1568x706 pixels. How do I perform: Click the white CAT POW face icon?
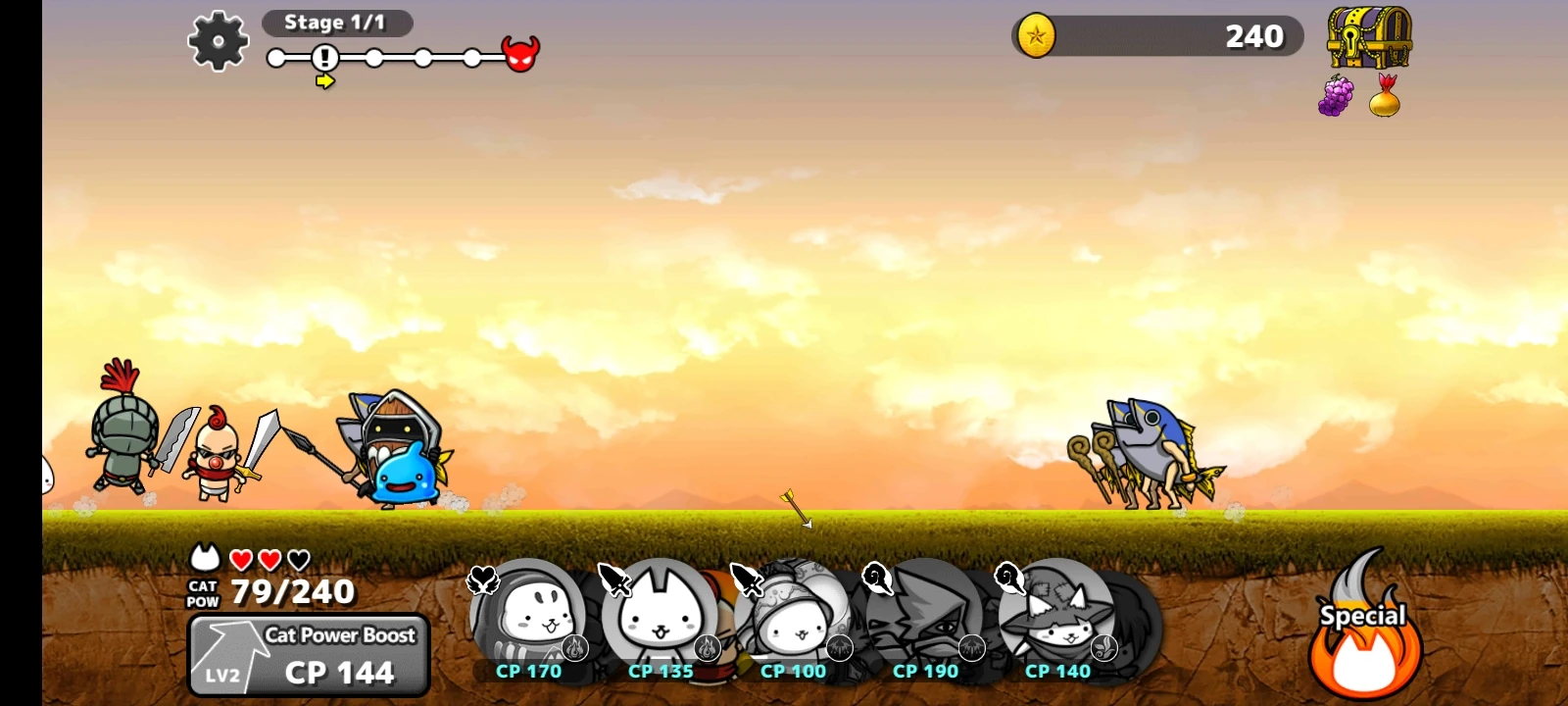(x=203, y=559)
